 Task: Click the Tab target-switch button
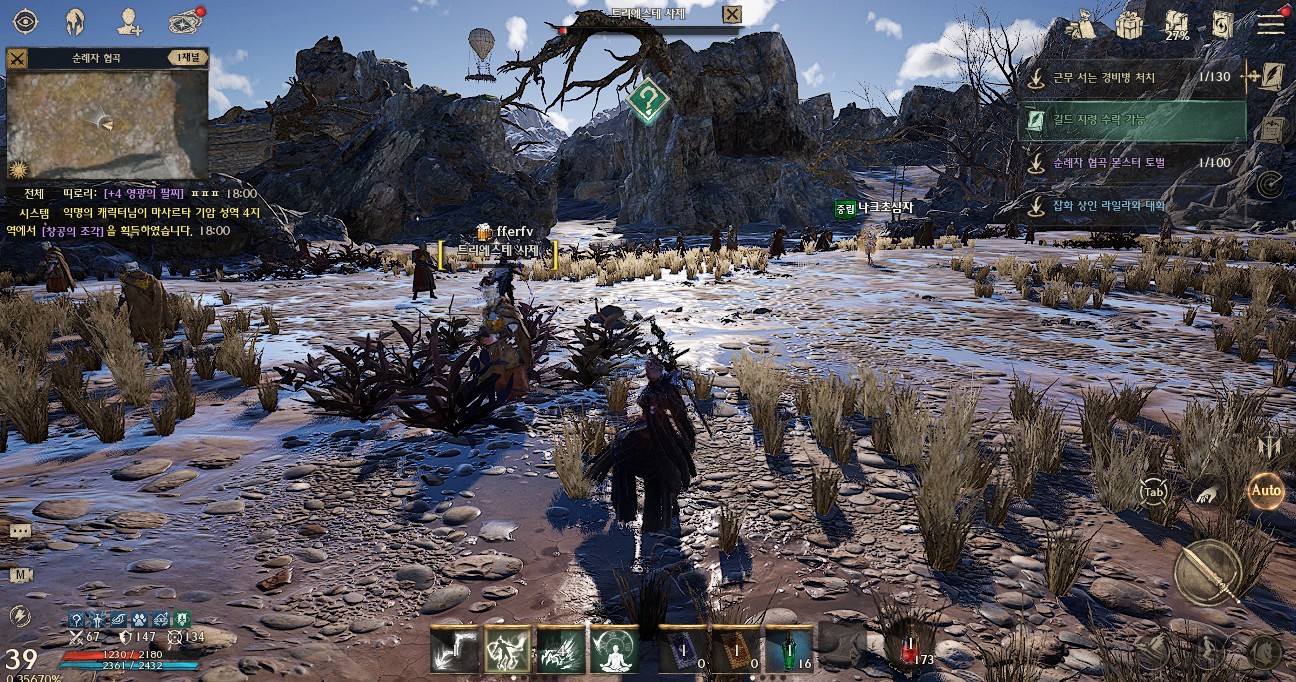tap(1153, 492)
